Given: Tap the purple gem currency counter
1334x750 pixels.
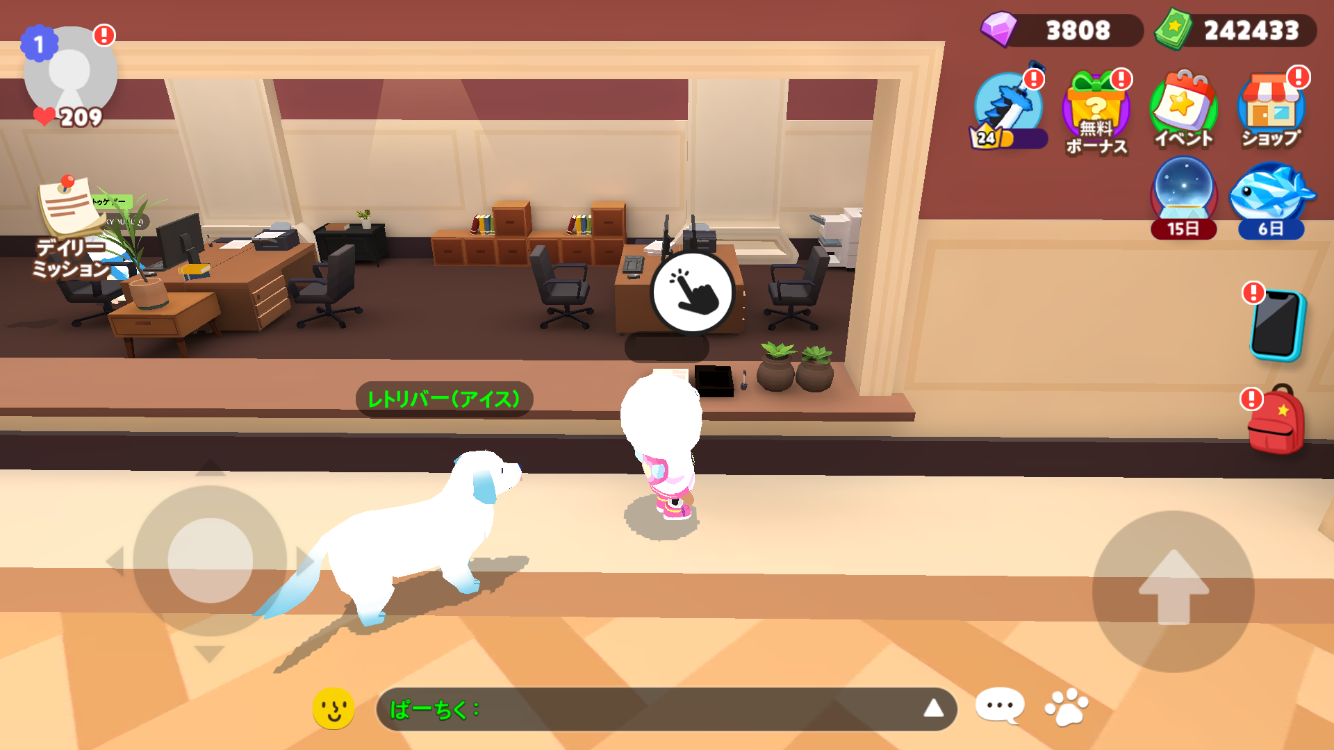Looking at the screenshot, I should (x=1062, y=30).
